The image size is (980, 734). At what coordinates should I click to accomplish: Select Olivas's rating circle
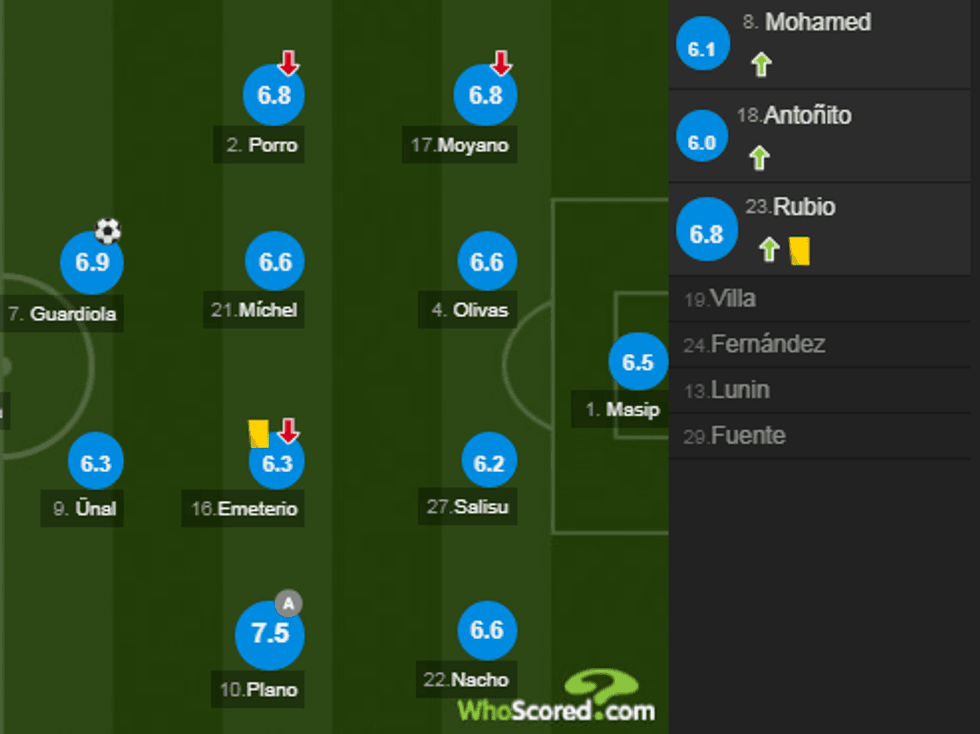(487, 262)
